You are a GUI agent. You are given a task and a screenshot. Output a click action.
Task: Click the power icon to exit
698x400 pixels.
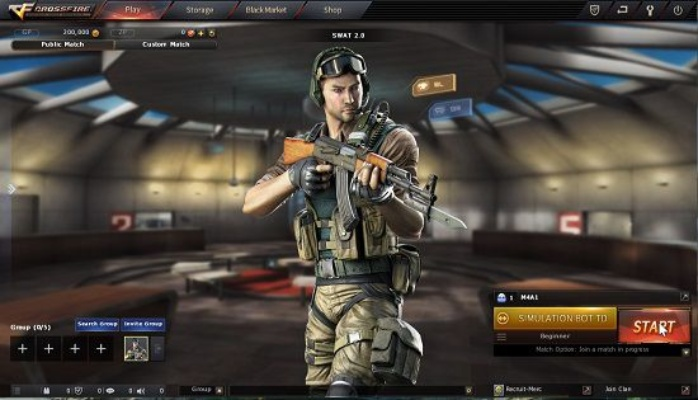point(675,9)
